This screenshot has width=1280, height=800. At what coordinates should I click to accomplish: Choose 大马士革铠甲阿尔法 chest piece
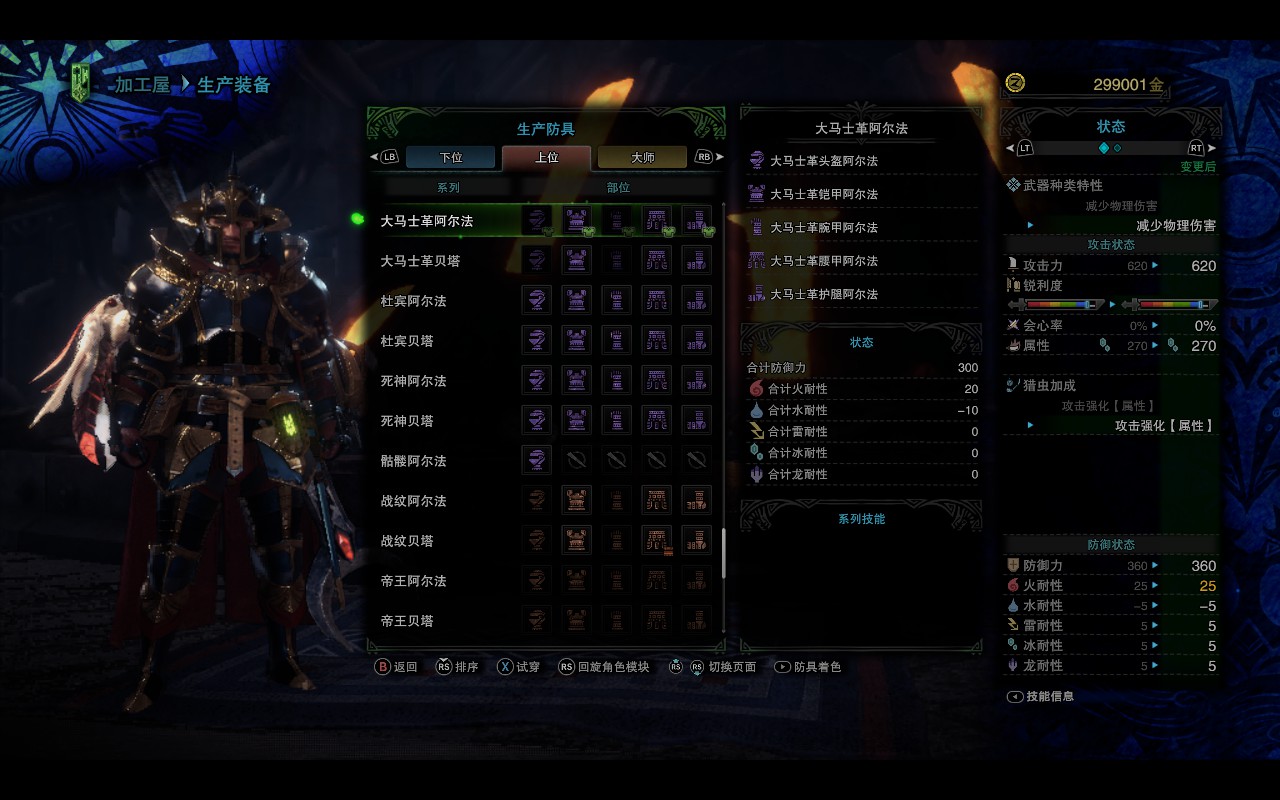(x=823, y=194)
